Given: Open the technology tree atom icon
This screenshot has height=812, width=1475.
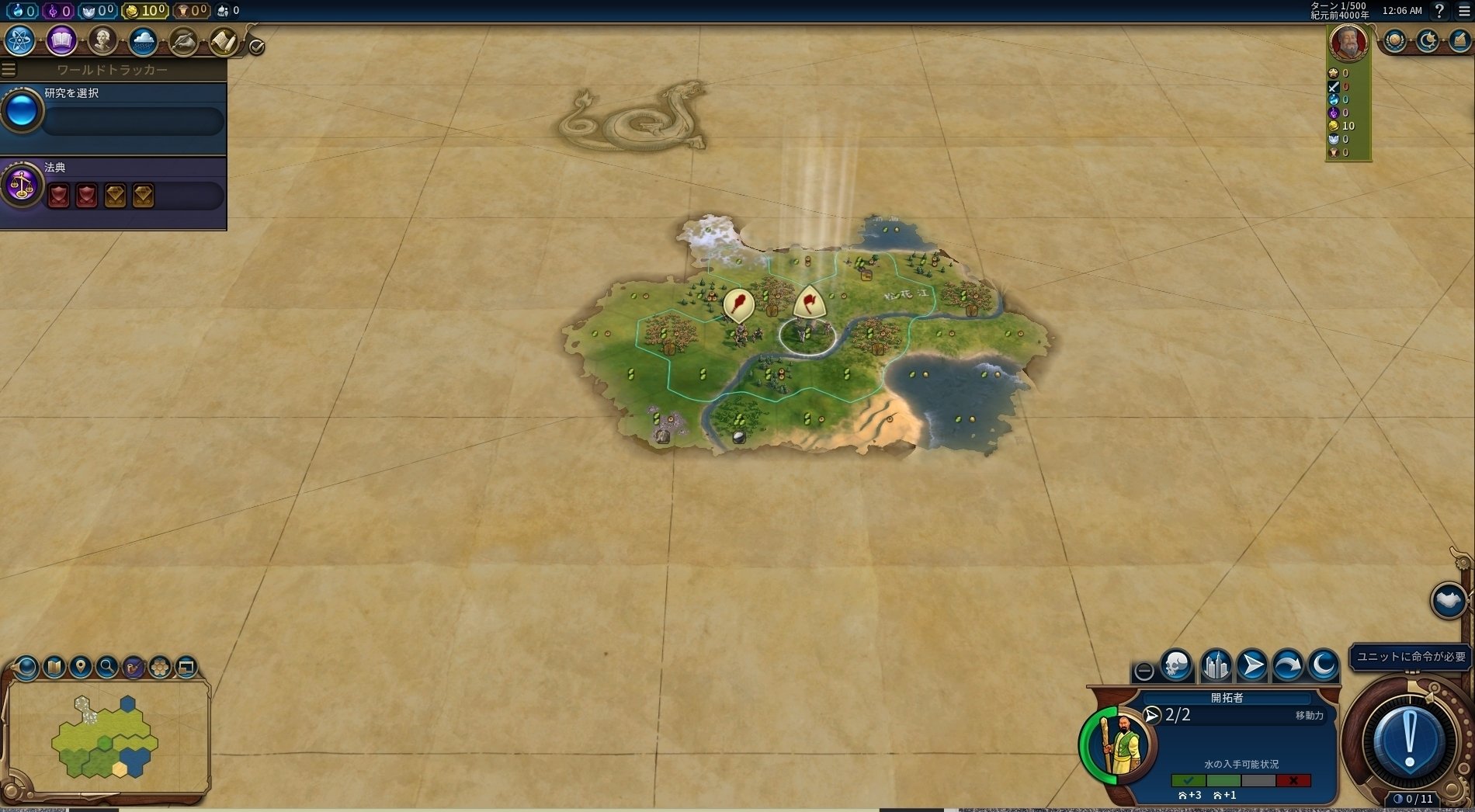Looking at the screenshot, I should (x=20, y=40).
